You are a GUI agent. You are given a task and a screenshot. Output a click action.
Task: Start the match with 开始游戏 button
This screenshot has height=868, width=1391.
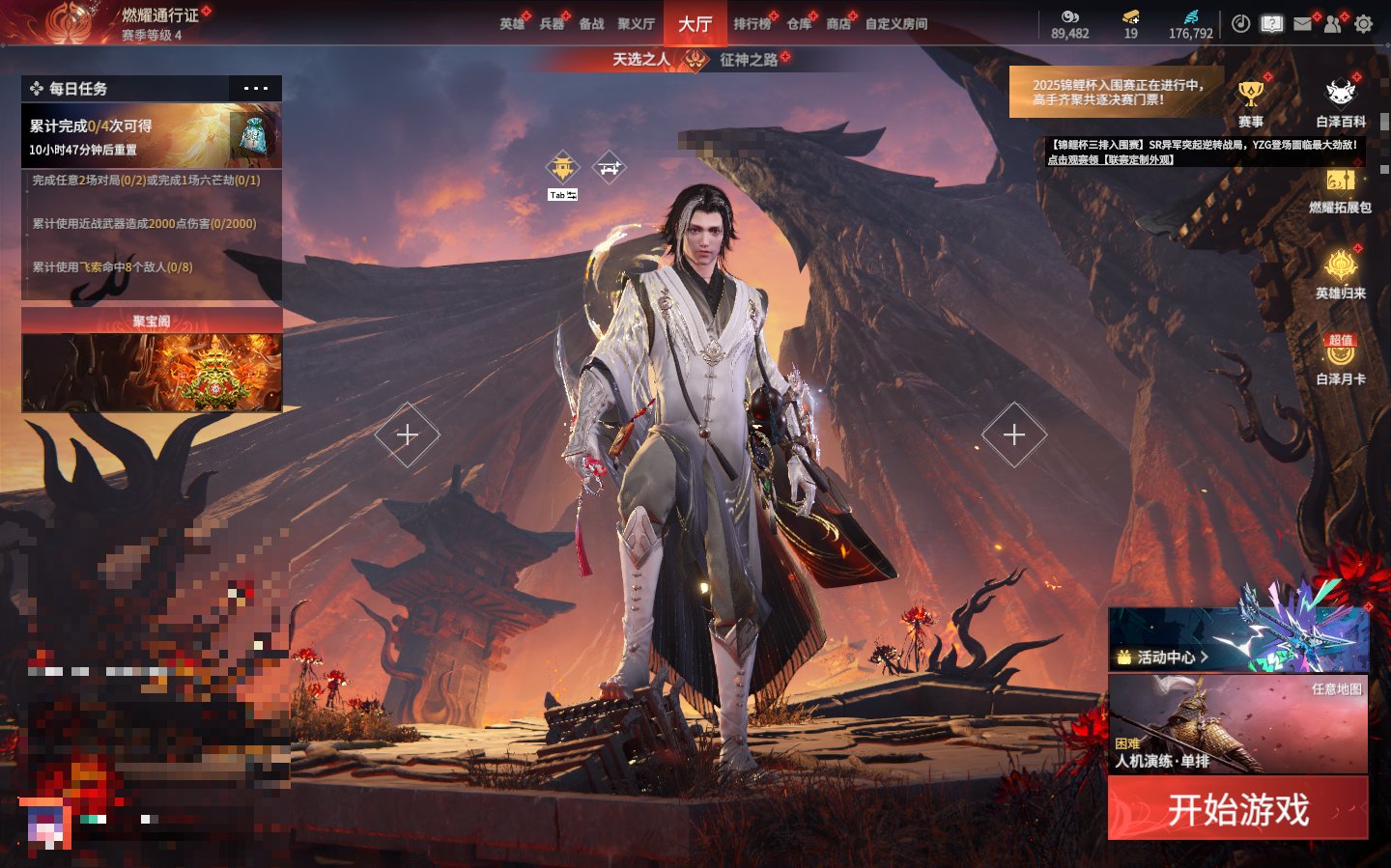(x=1237, y=809)
